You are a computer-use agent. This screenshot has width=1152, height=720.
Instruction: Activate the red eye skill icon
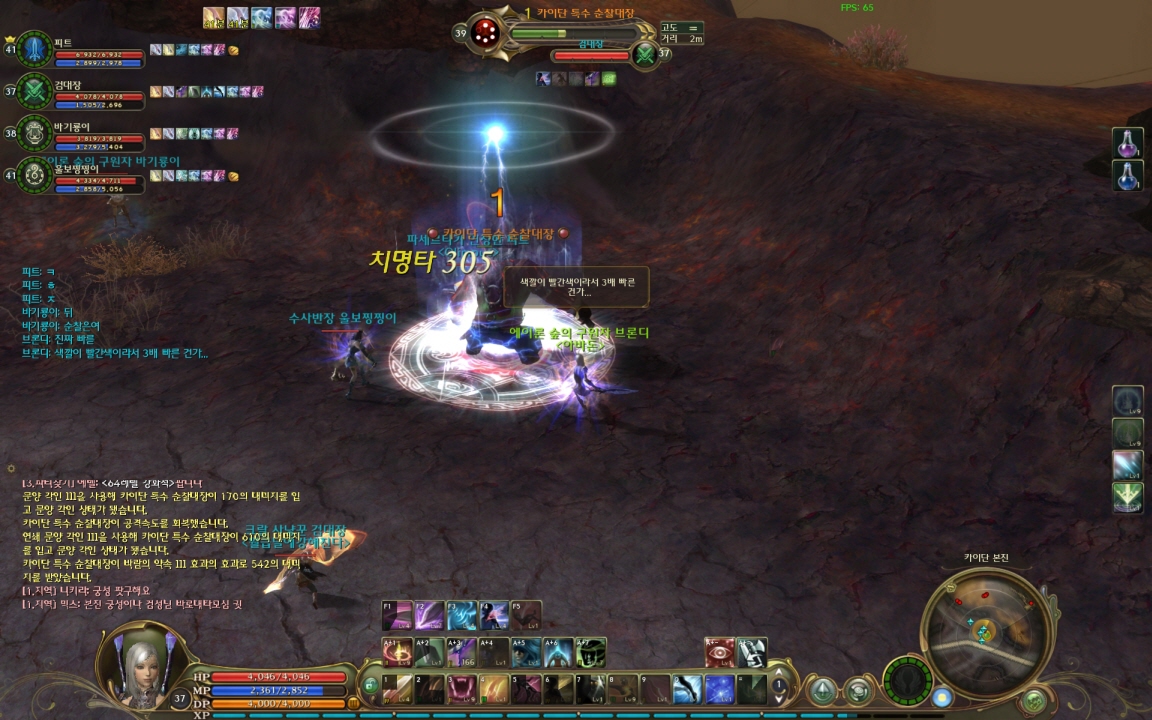pos(719,652)
